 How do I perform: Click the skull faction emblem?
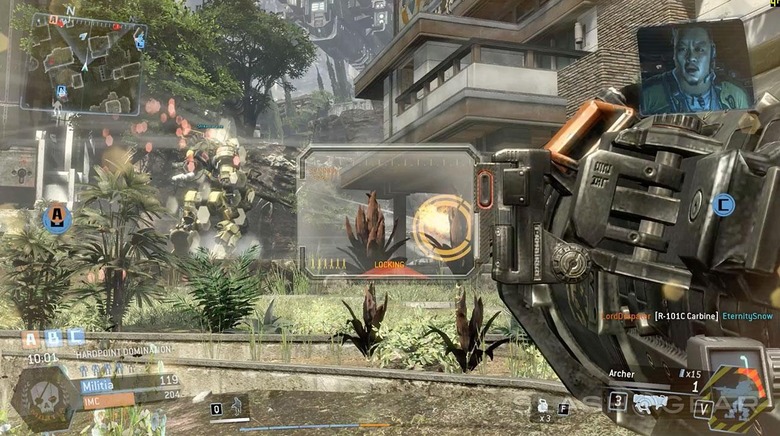[42, 397]
